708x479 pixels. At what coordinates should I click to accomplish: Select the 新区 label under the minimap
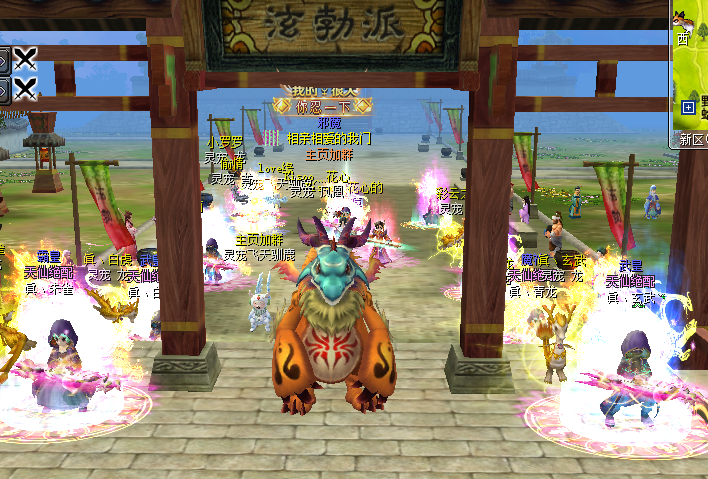[x=692, y=139]
